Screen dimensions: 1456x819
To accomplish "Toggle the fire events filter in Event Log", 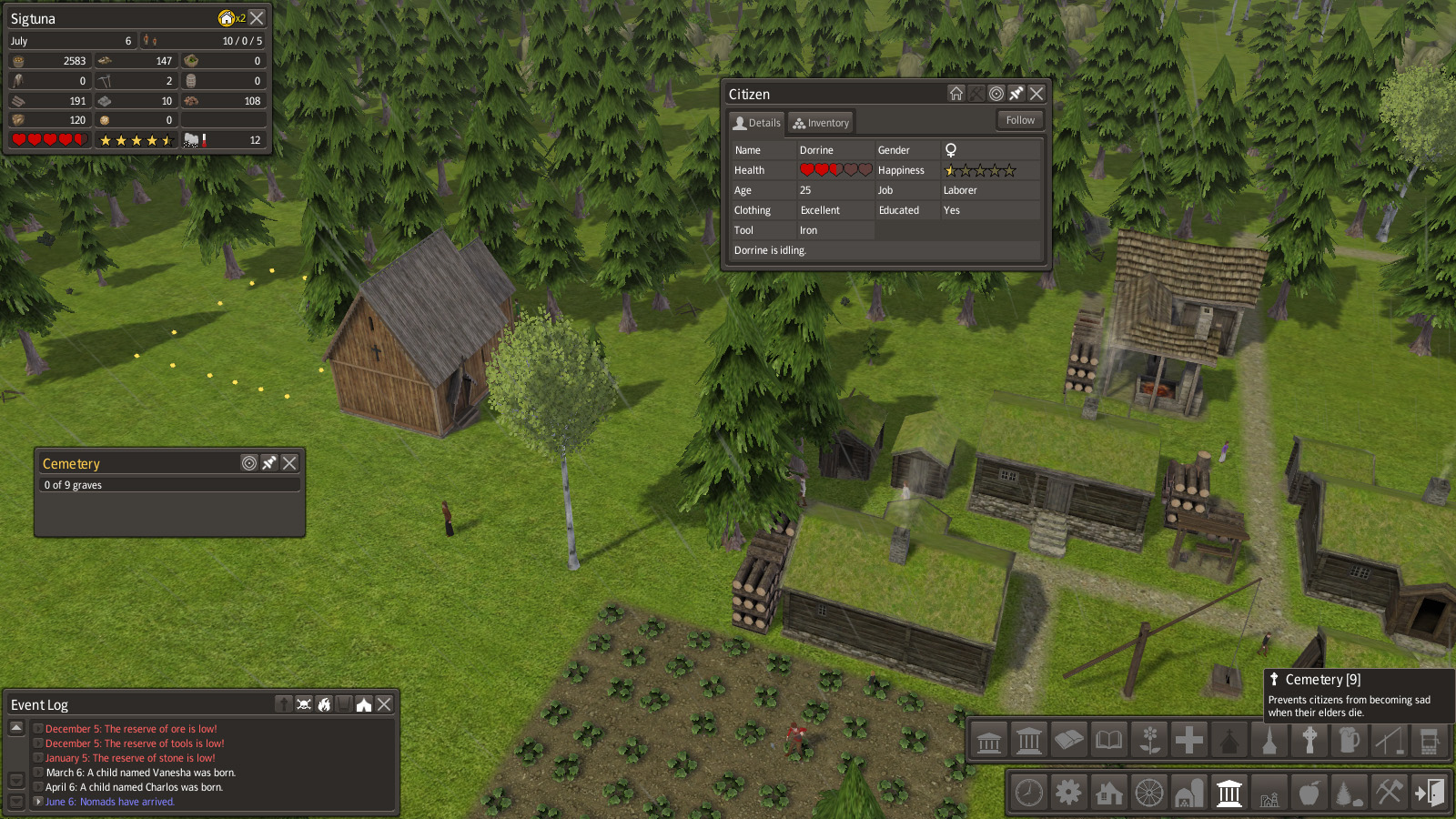I will tap(324, 704).
